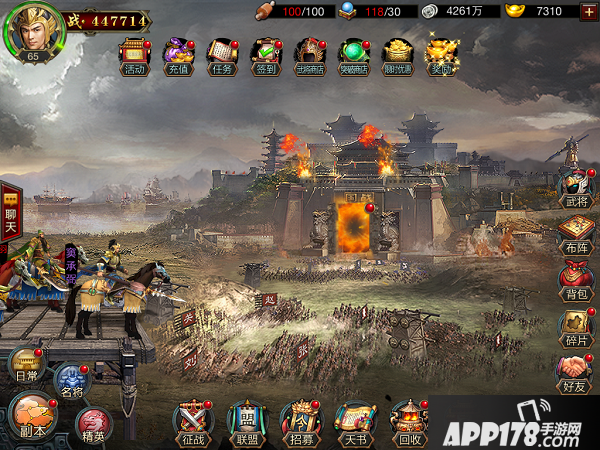Open the player avatar portrait

pyautogui.click(x=33, y=31)
